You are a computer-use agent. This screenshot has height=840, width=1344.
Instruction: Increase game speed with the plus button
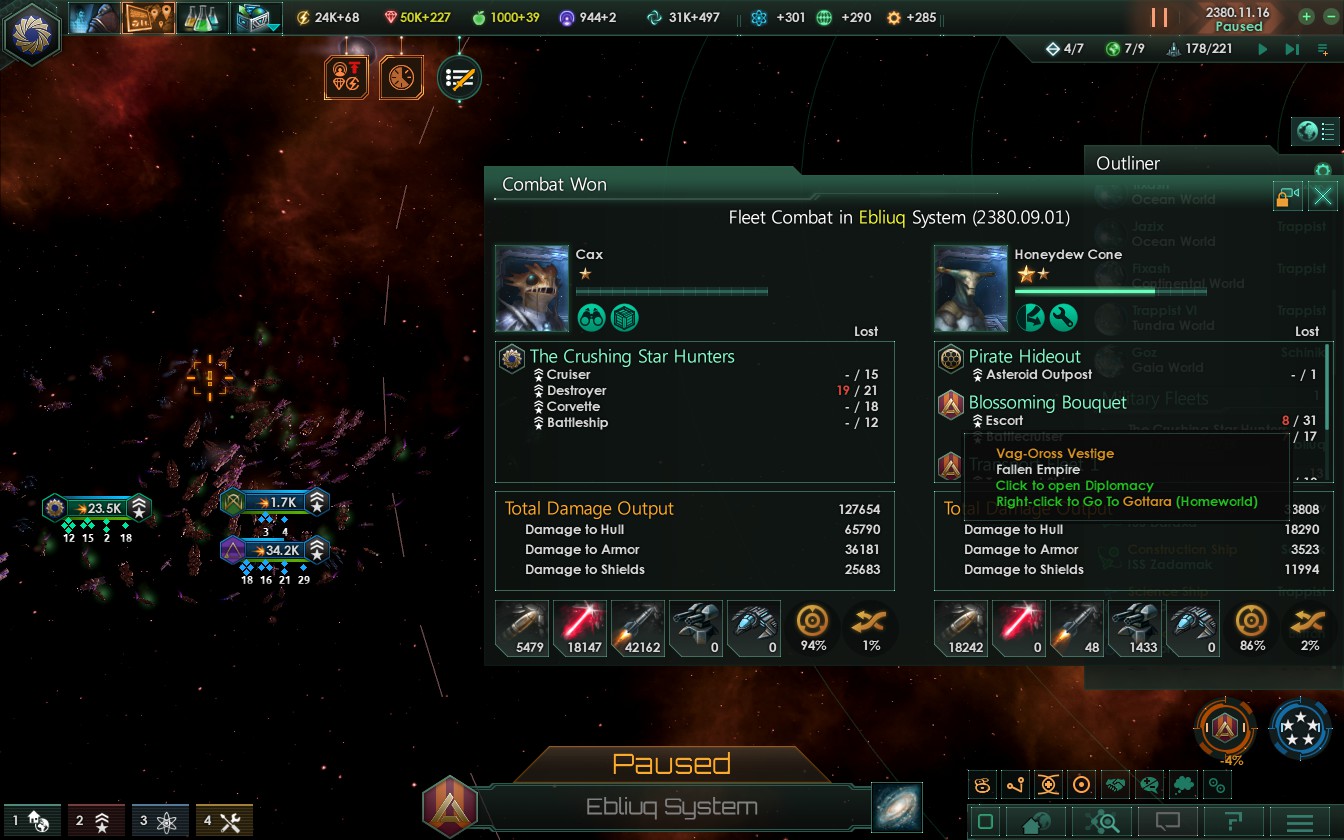[1306, 17]
